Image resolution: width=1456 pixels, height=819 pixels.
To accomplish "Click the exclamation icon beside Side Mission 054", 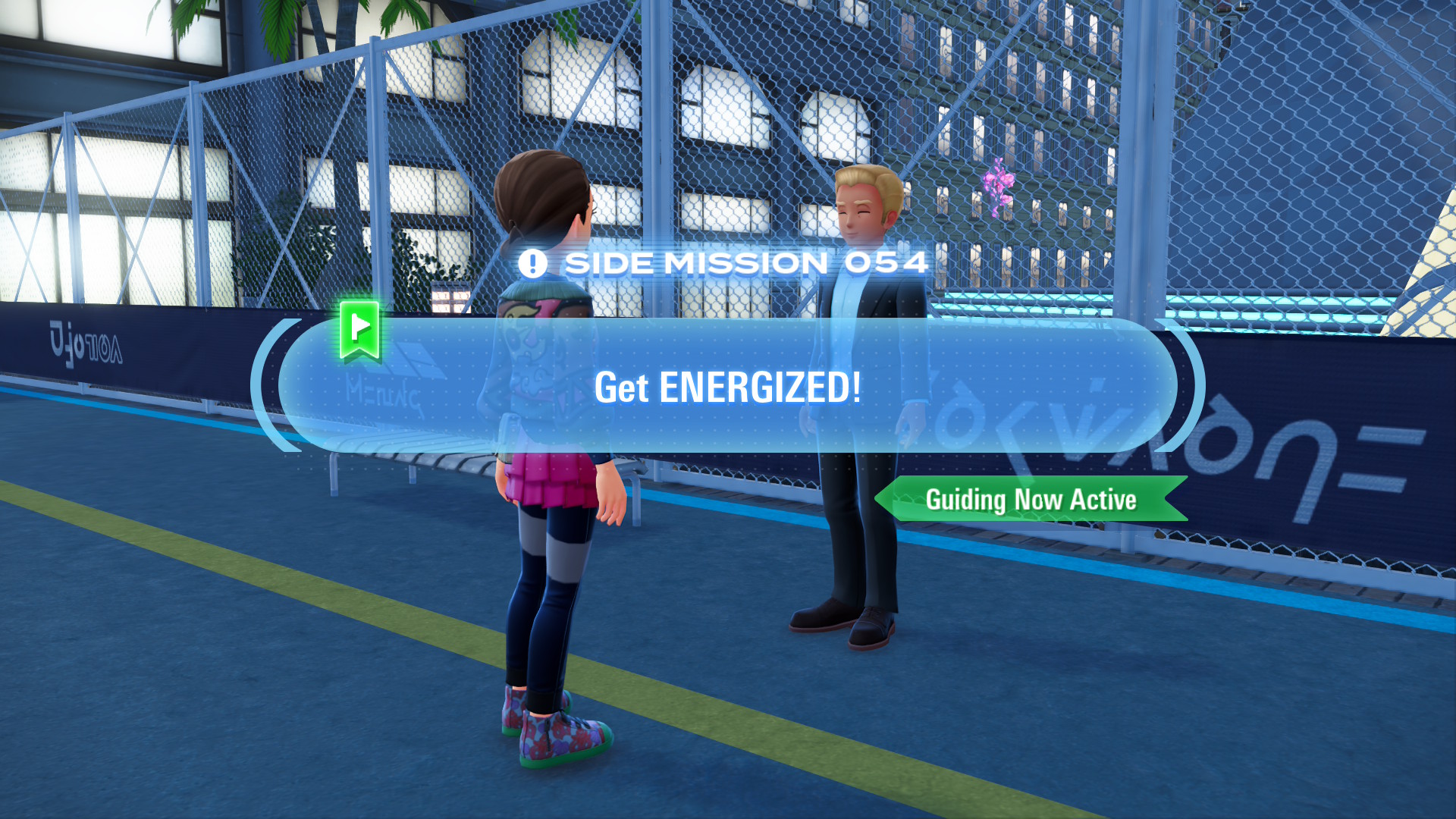I will [x=534, y=263].
